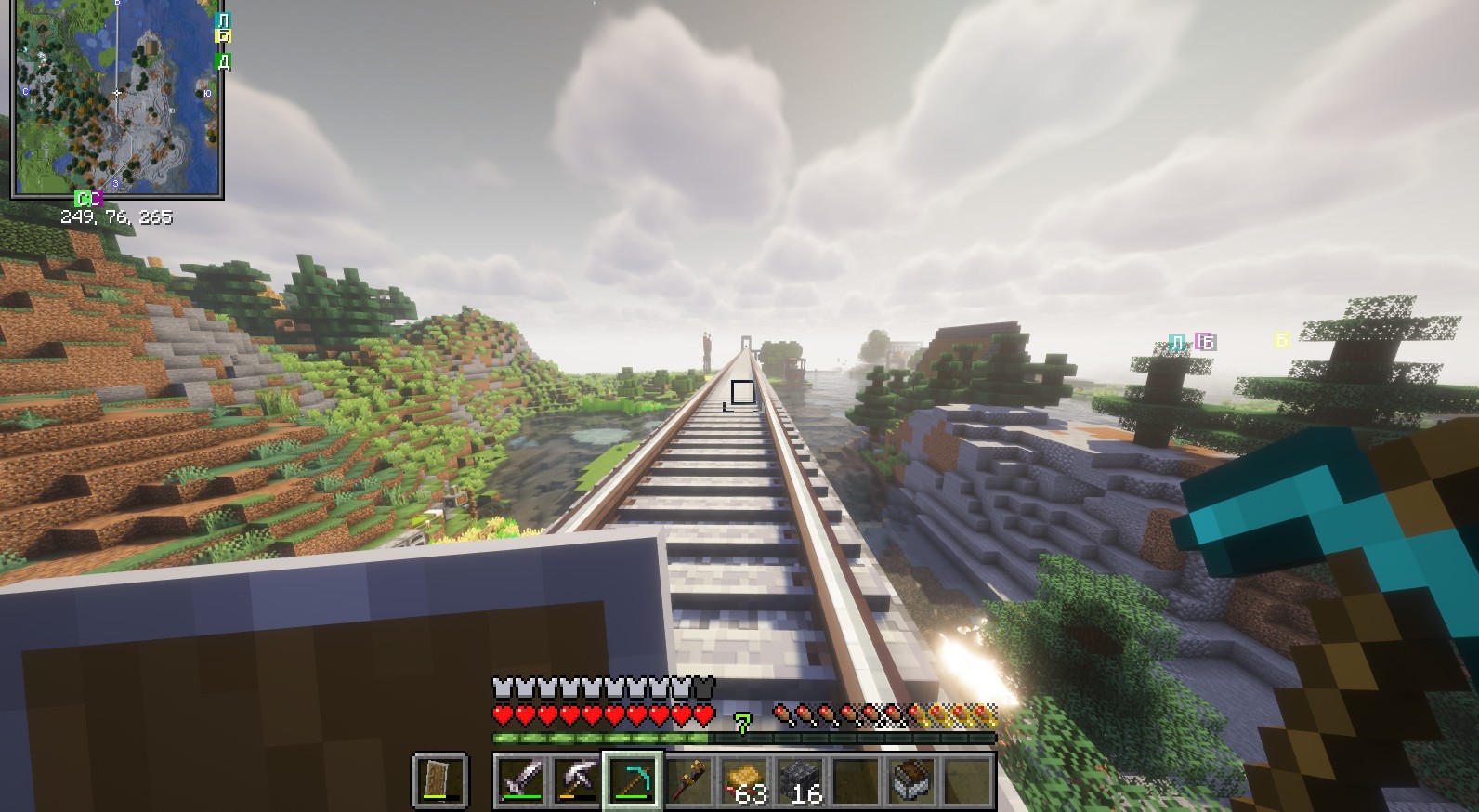
Task: Choose the diamond pickaxe slot
Action: point(633,779)
